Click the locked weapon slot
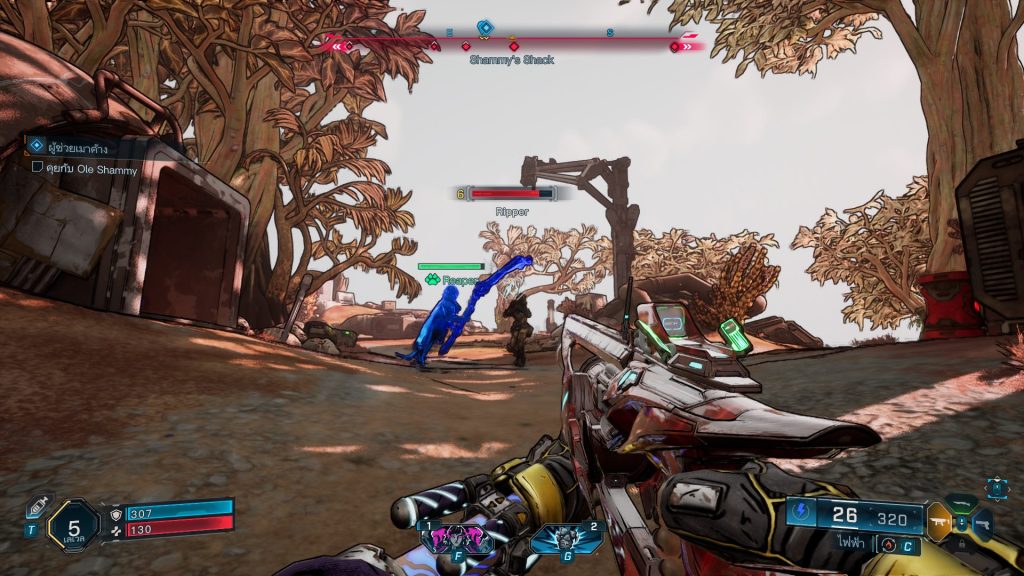 (x=962, y=542)
